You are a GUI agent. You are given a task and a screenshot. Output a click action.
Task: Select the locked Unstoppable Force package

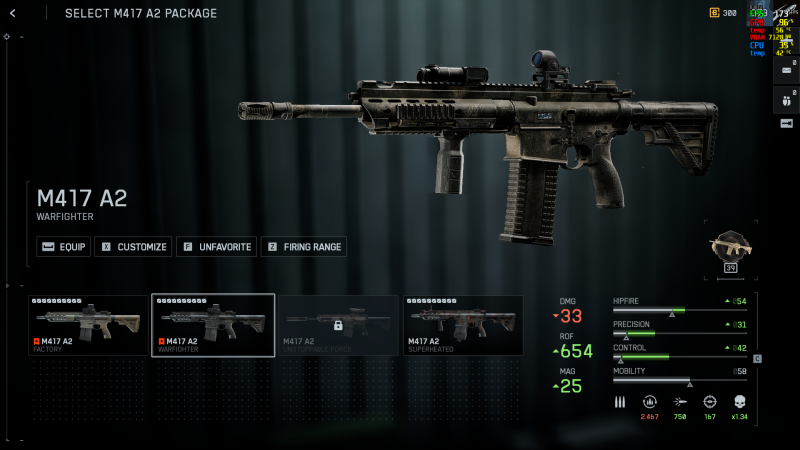point(338,325)
